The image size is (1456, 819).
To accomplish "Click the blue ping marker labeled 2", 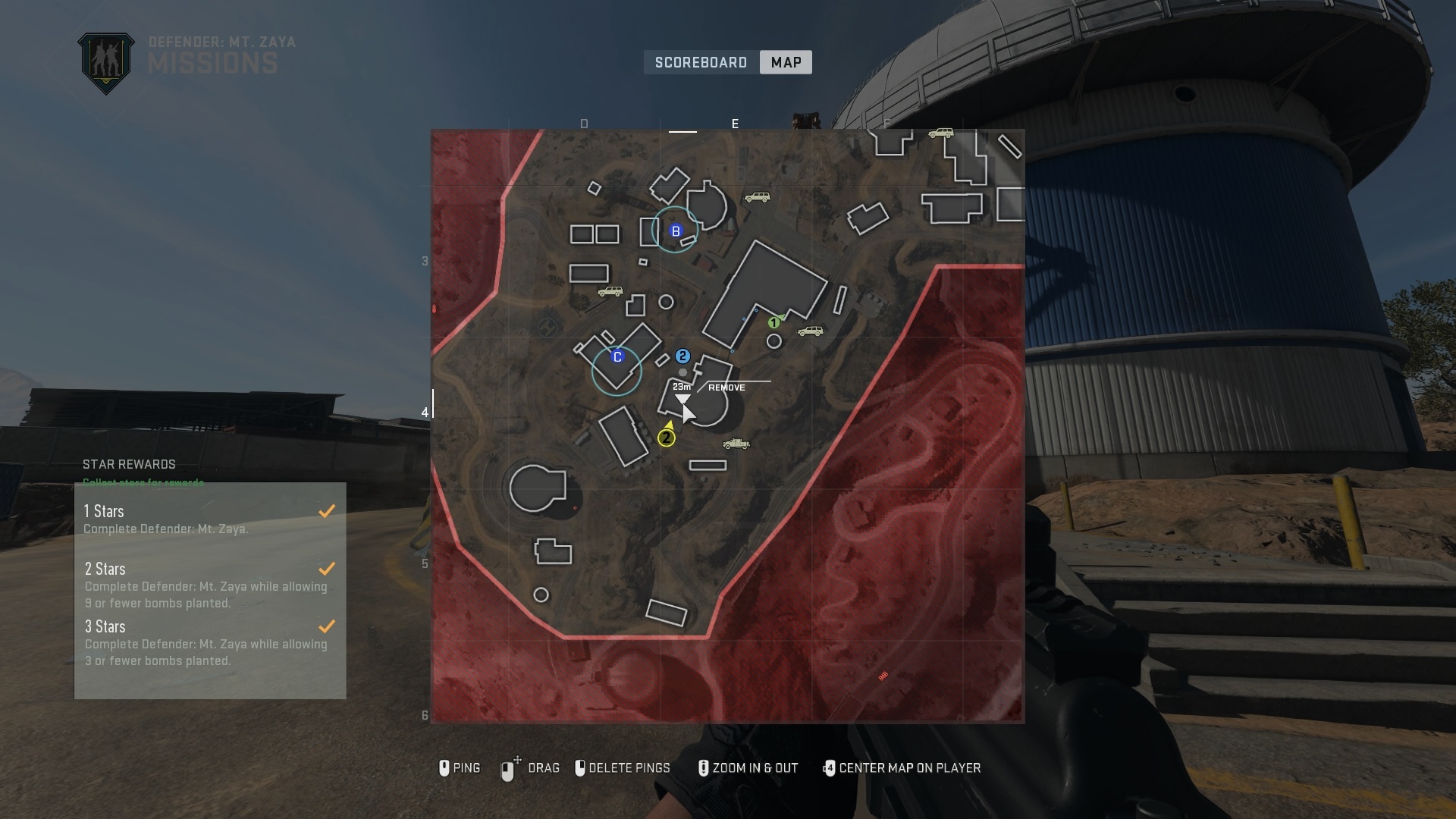I will (684, 354).
